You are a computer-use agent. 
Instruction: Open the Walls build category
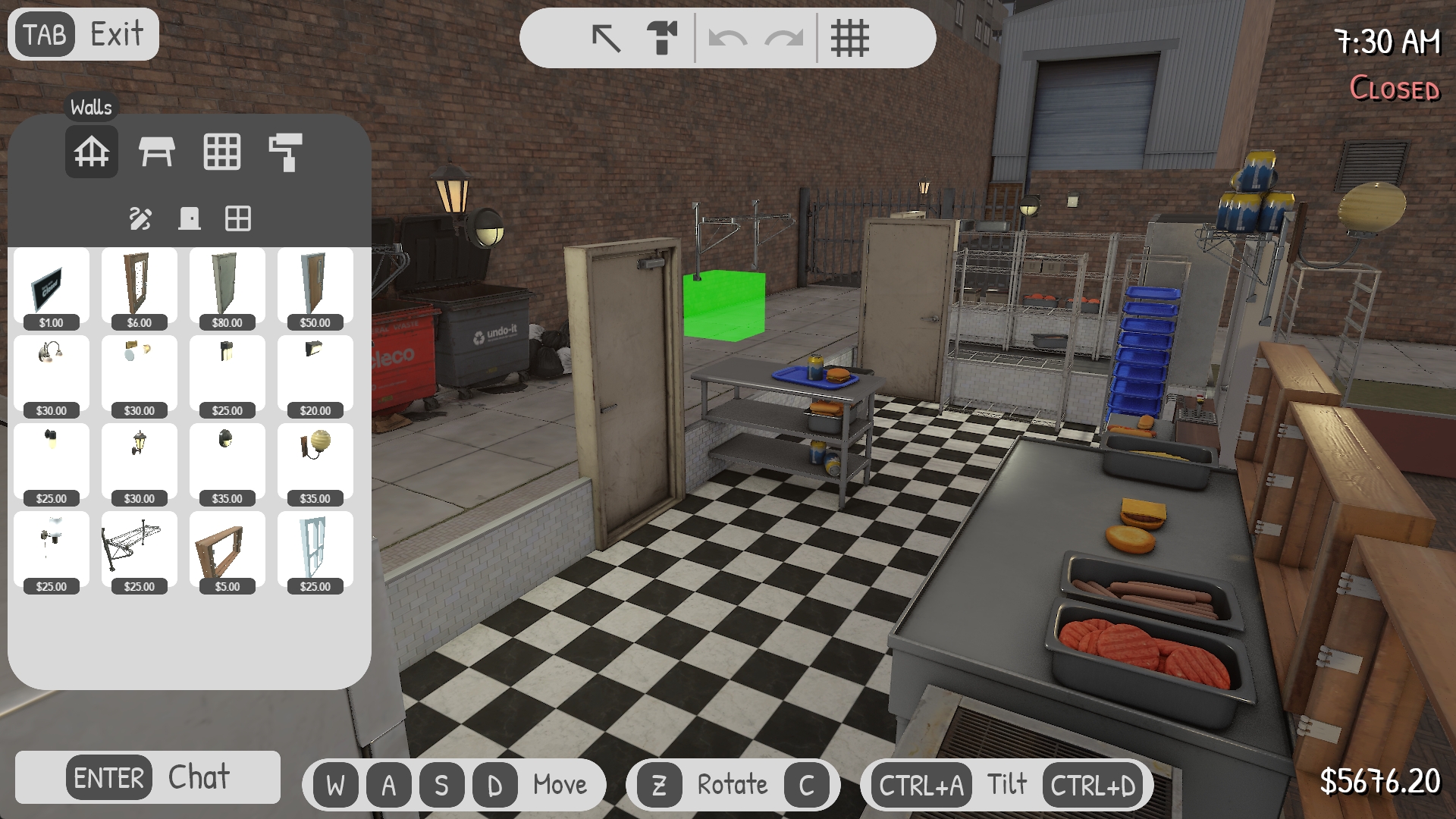click(92, 152)
